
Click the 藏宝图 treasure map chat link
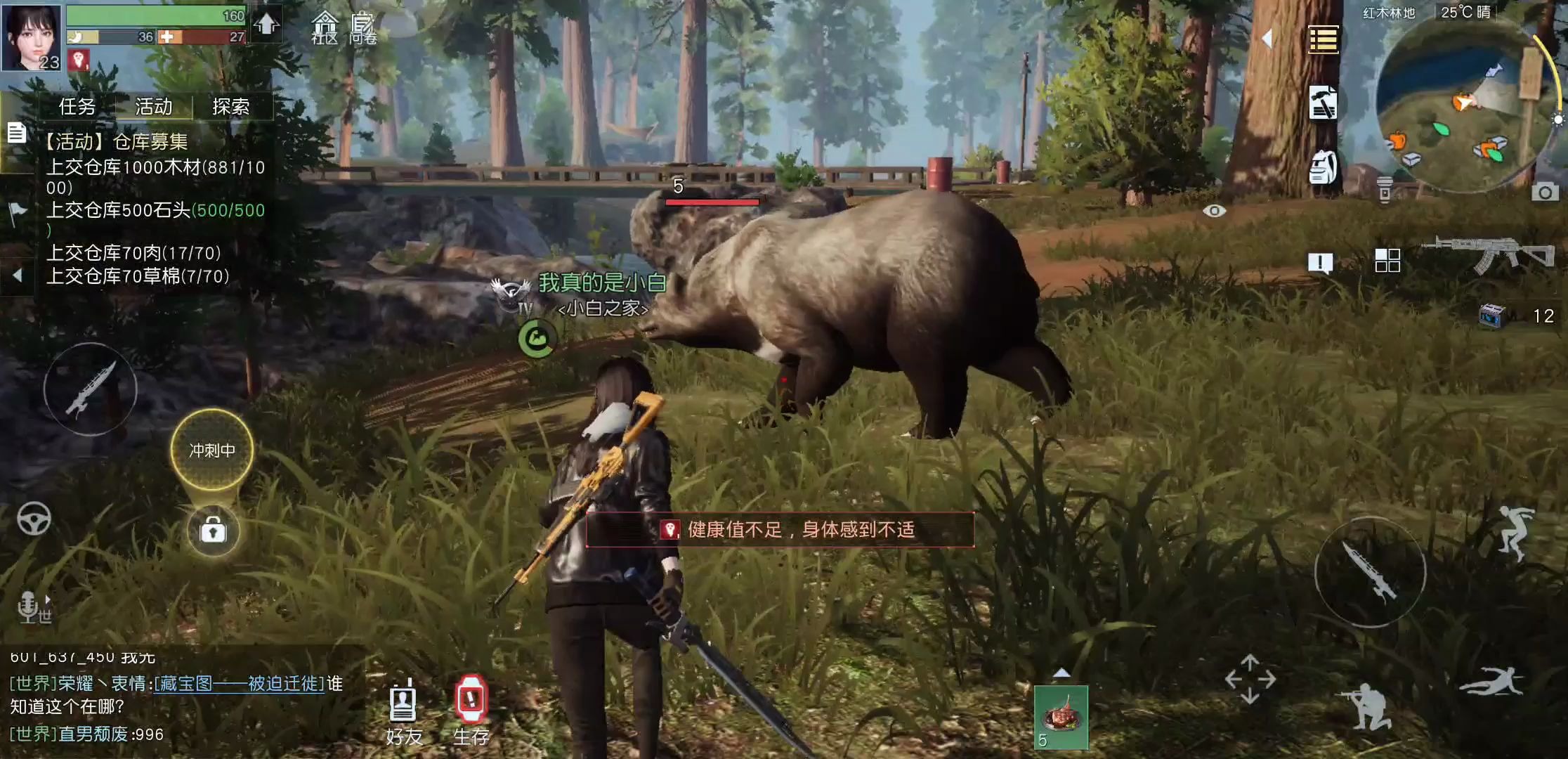pyautogui.click(x=239, y=684)
